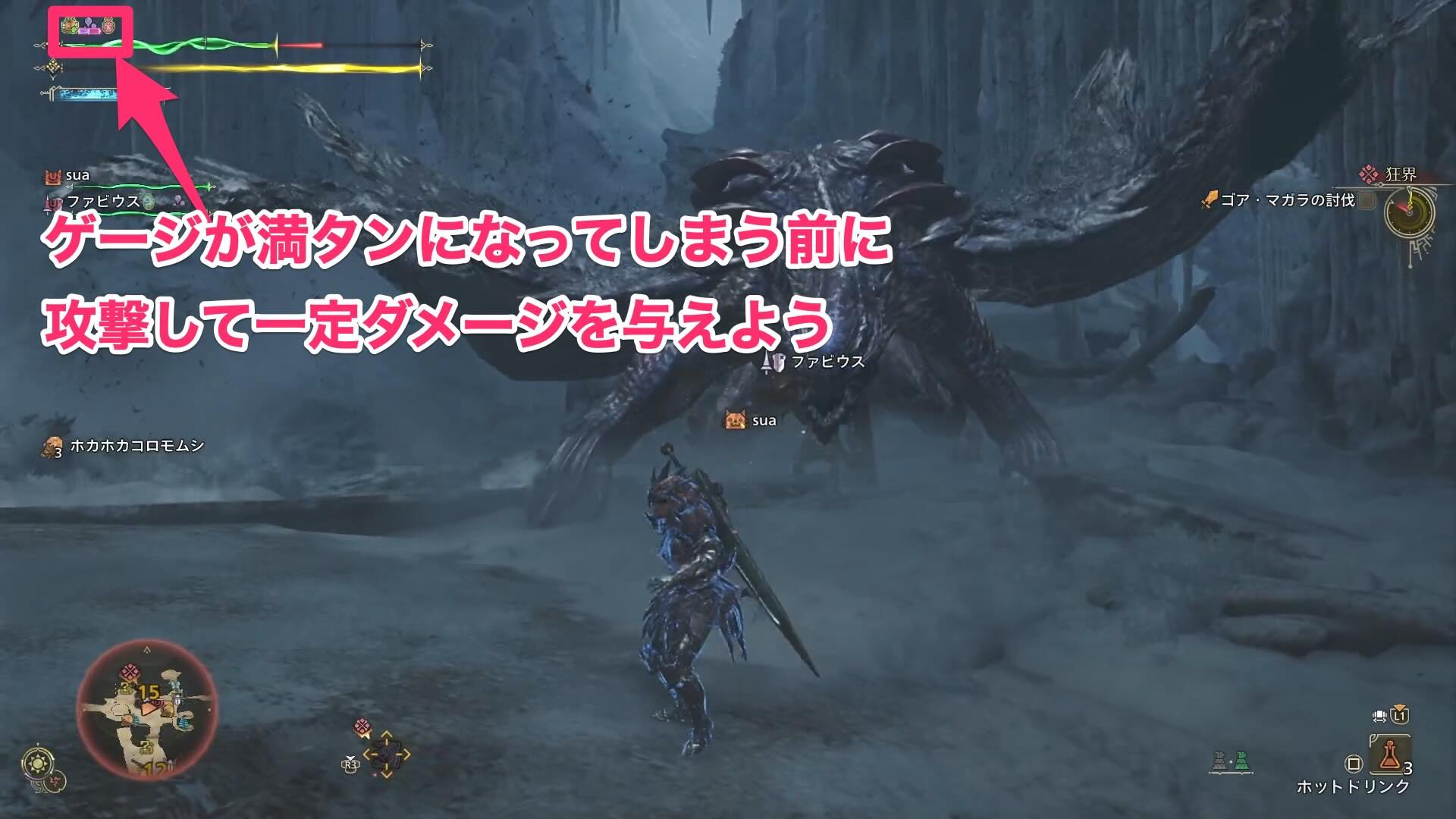Click the sua name label near the monster
This screenshot has height=819, width=1456.
(764, 419)
